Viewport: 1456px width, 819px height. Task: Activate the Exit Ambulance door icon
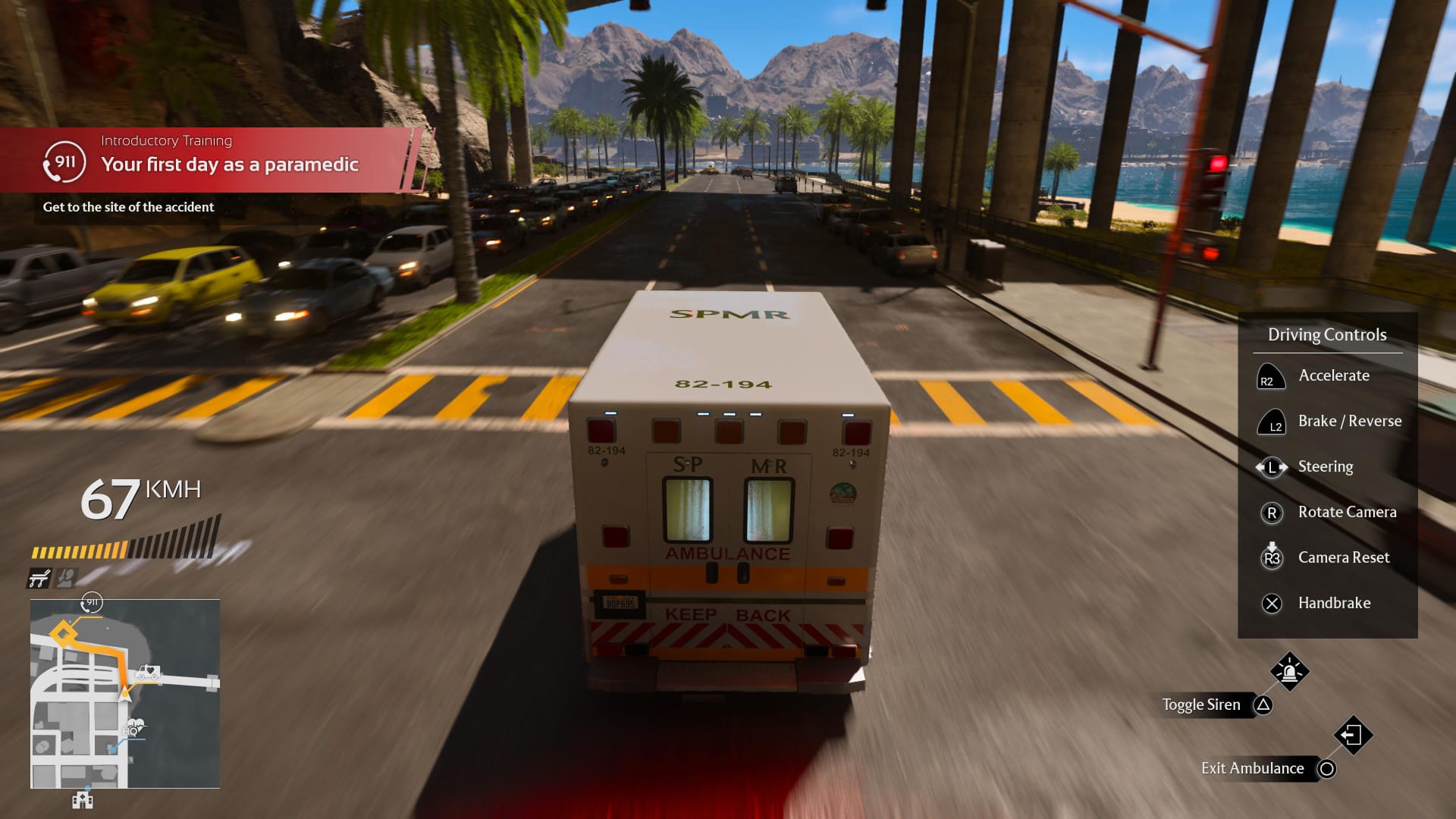pos(1353,735)
